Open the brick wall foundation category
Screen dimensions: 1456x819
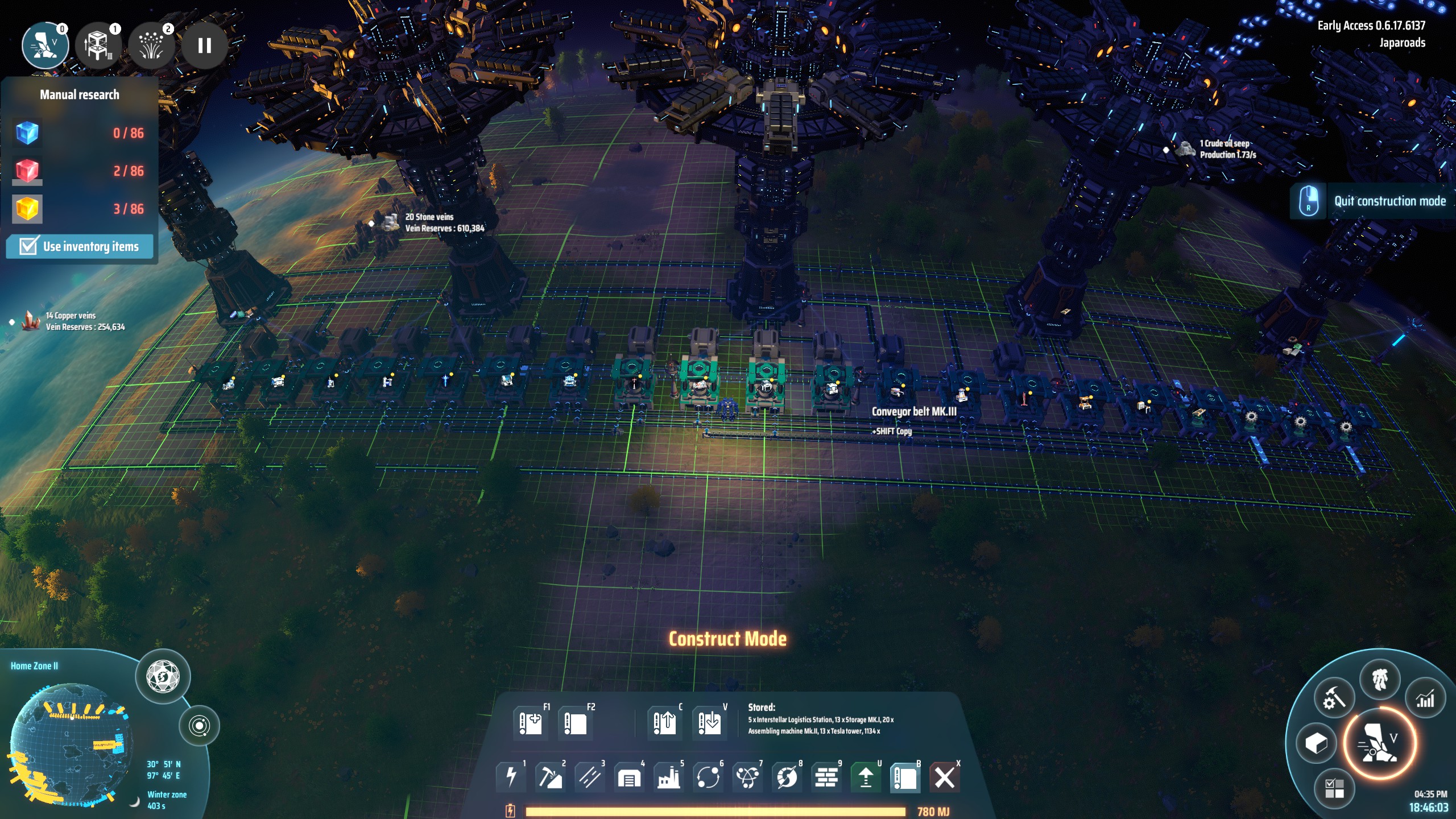click(826, 776)
